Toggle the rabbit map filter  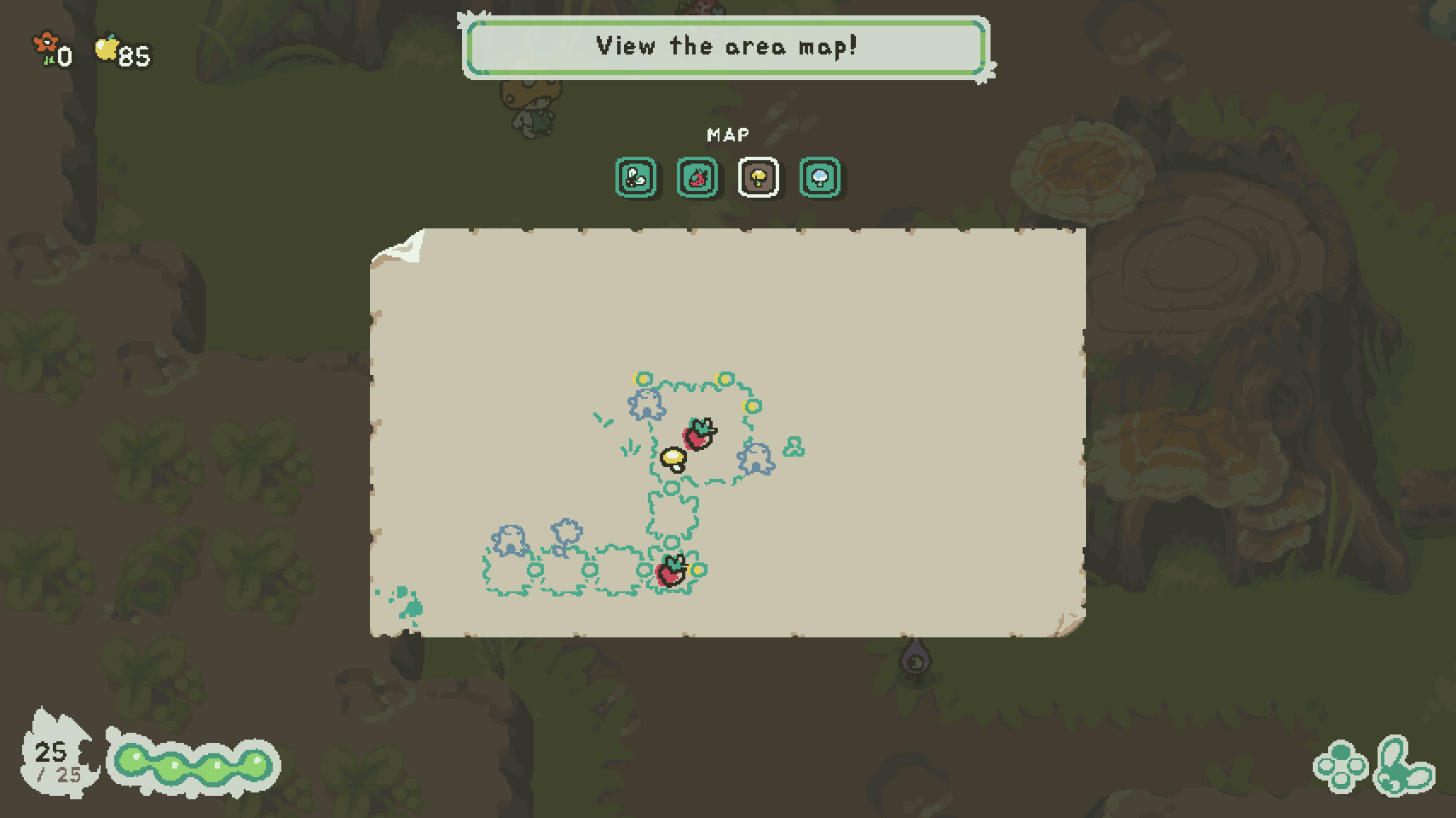[x=638, y=177]
